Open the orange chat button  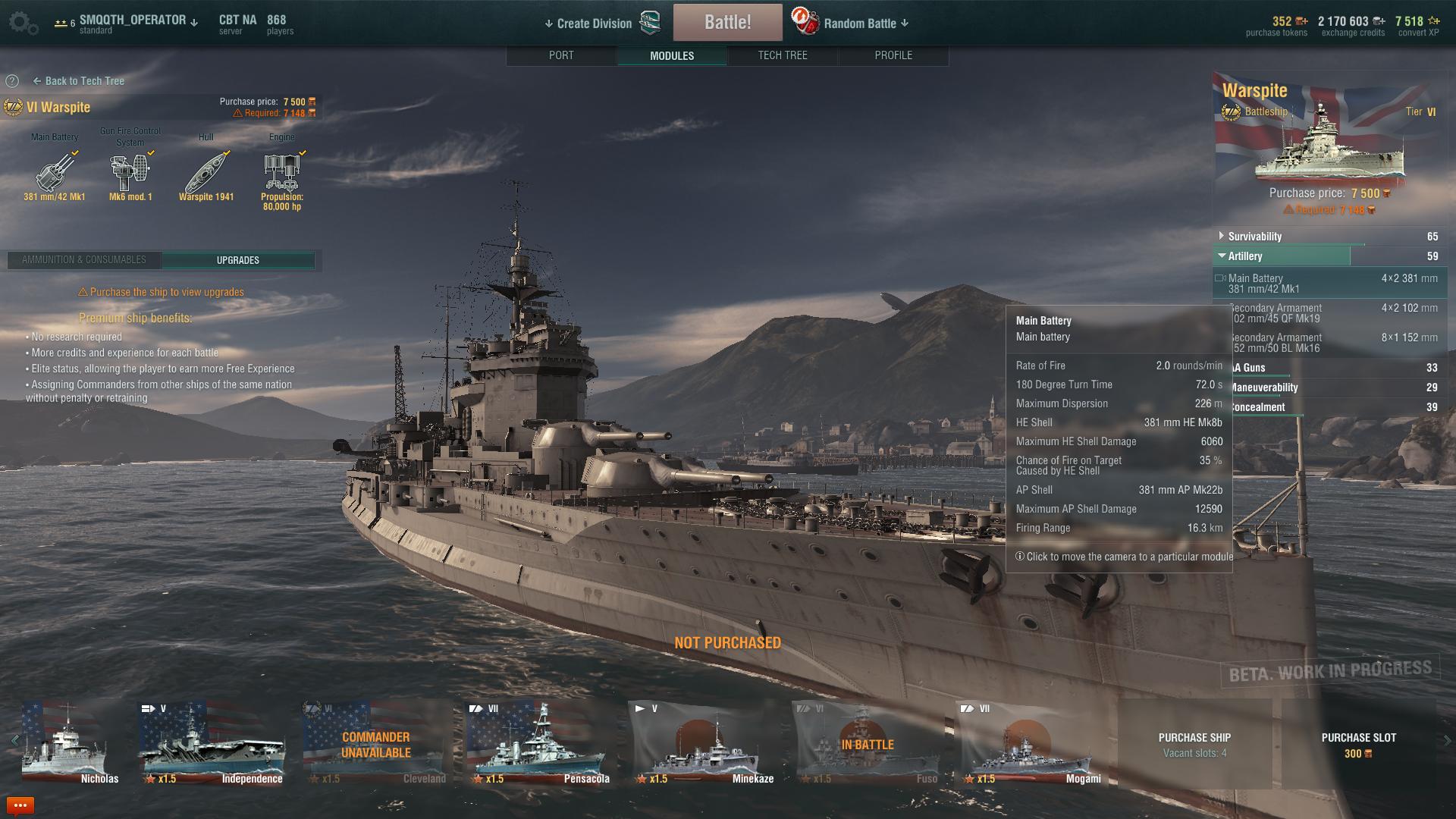[x=20, y=805]
